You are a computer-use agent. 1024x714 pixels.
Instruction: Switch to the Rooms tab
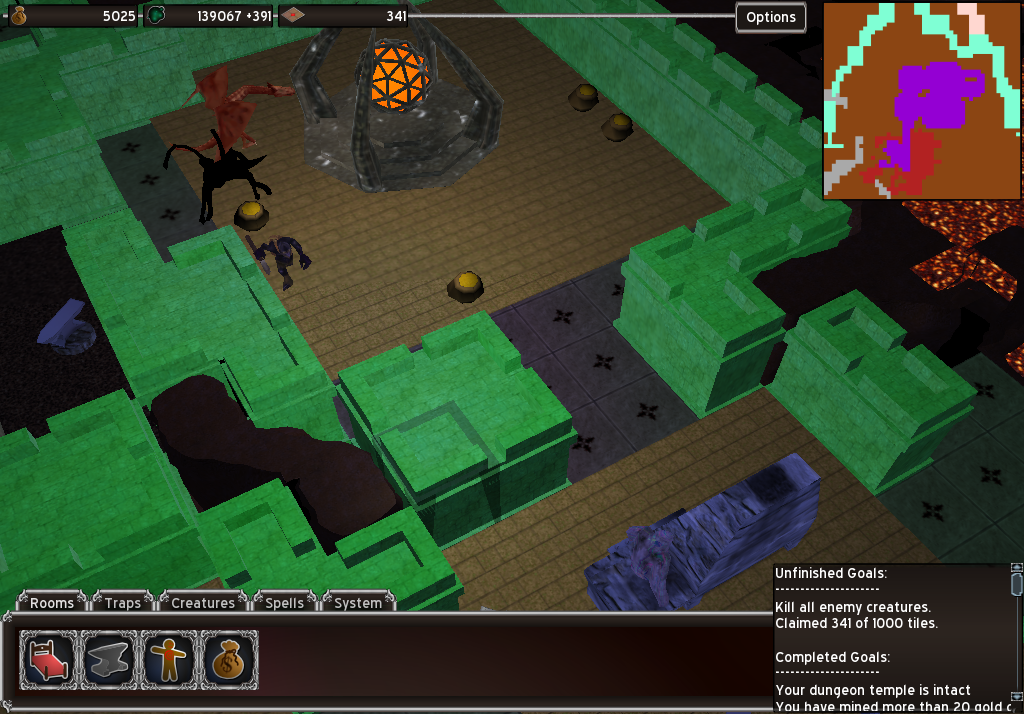(x=52, y=602)
